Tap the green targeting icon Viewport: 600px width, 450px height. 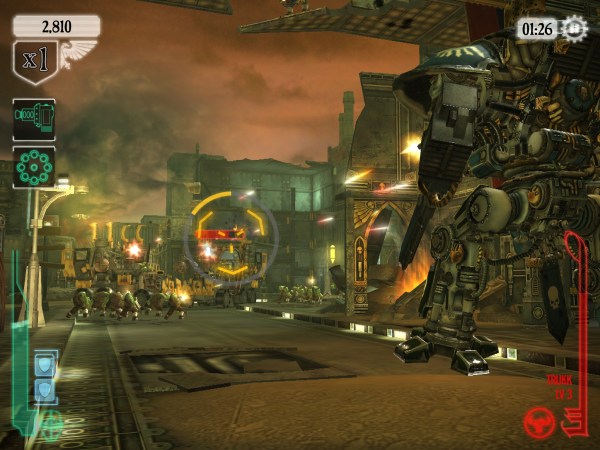(x=52, y=427)
